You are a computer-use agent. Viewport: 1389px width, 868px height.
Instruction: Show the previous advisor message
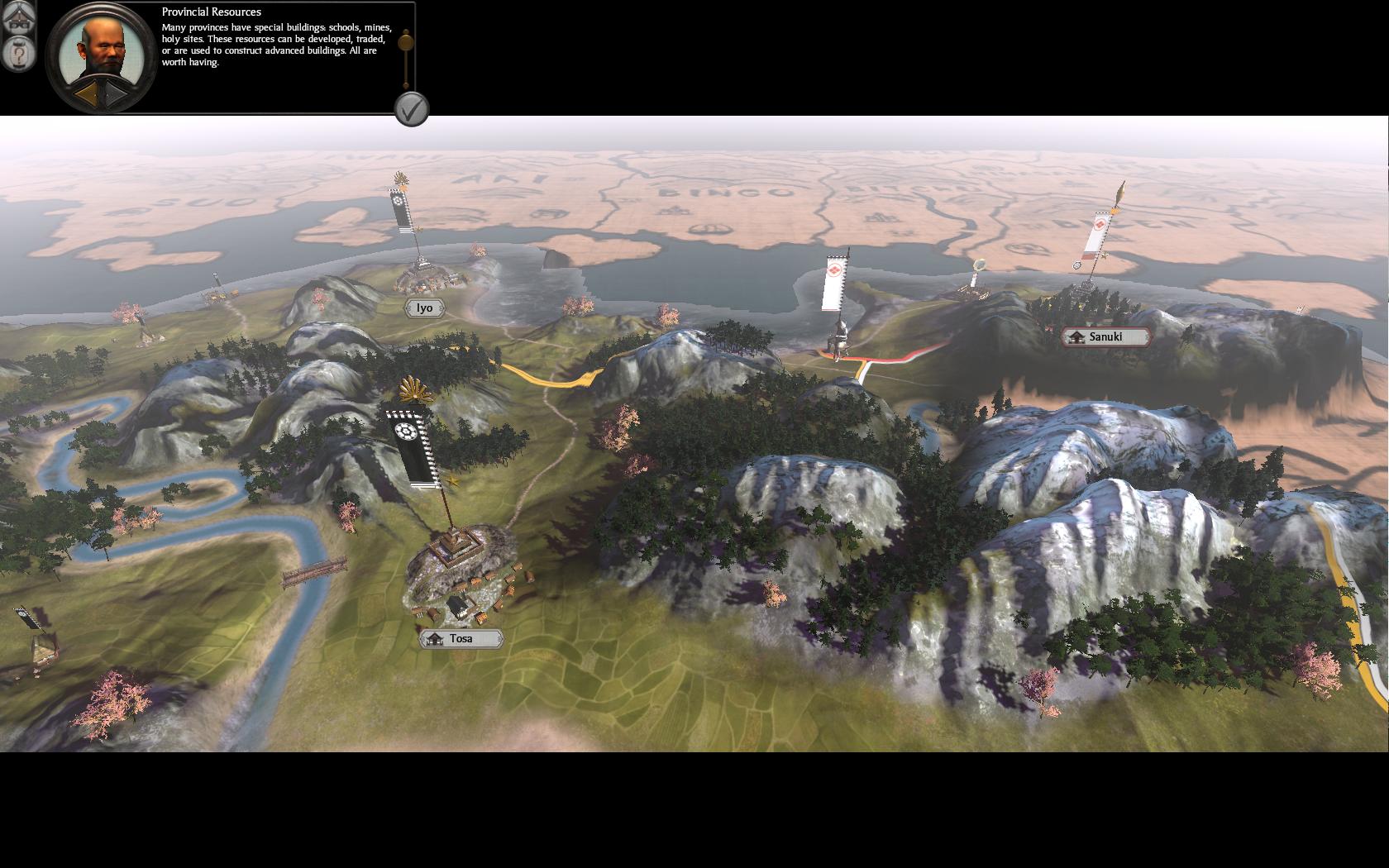click(x=86, y=95)
